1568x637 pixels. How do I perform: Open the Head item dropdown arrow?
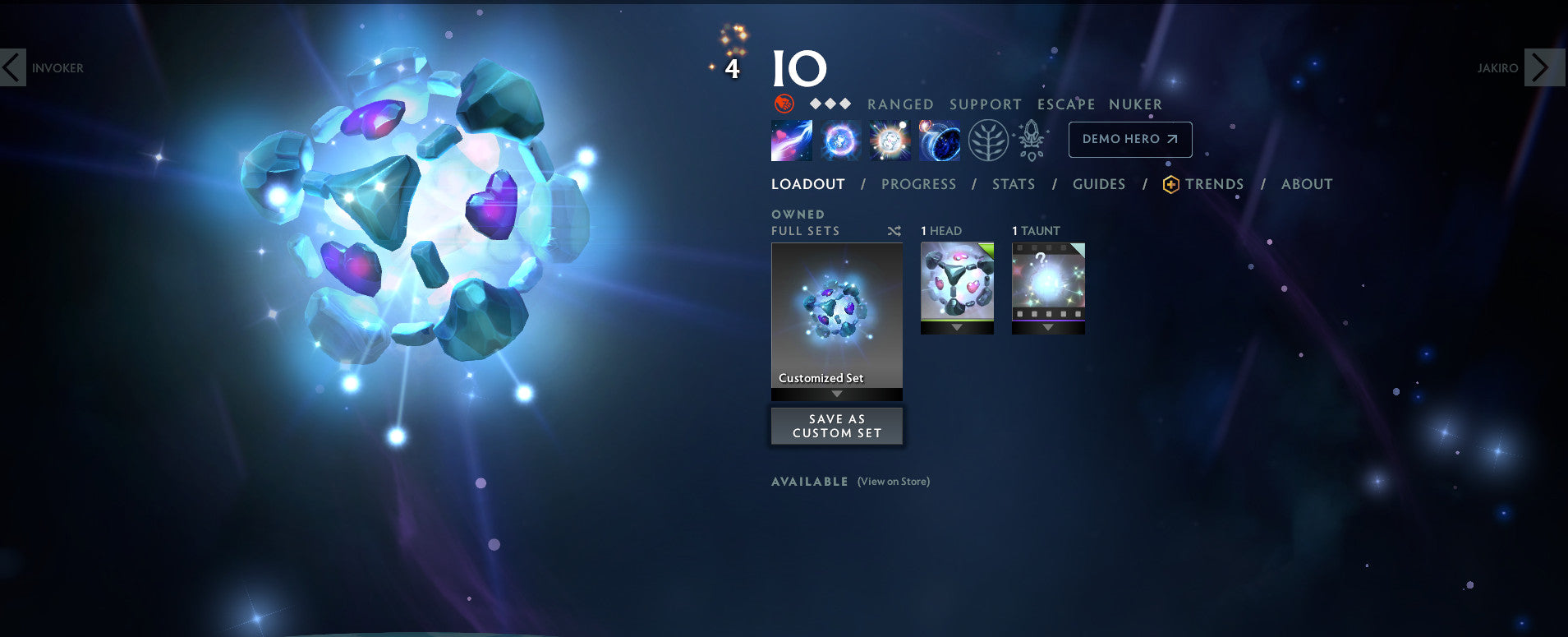(957, 326)
